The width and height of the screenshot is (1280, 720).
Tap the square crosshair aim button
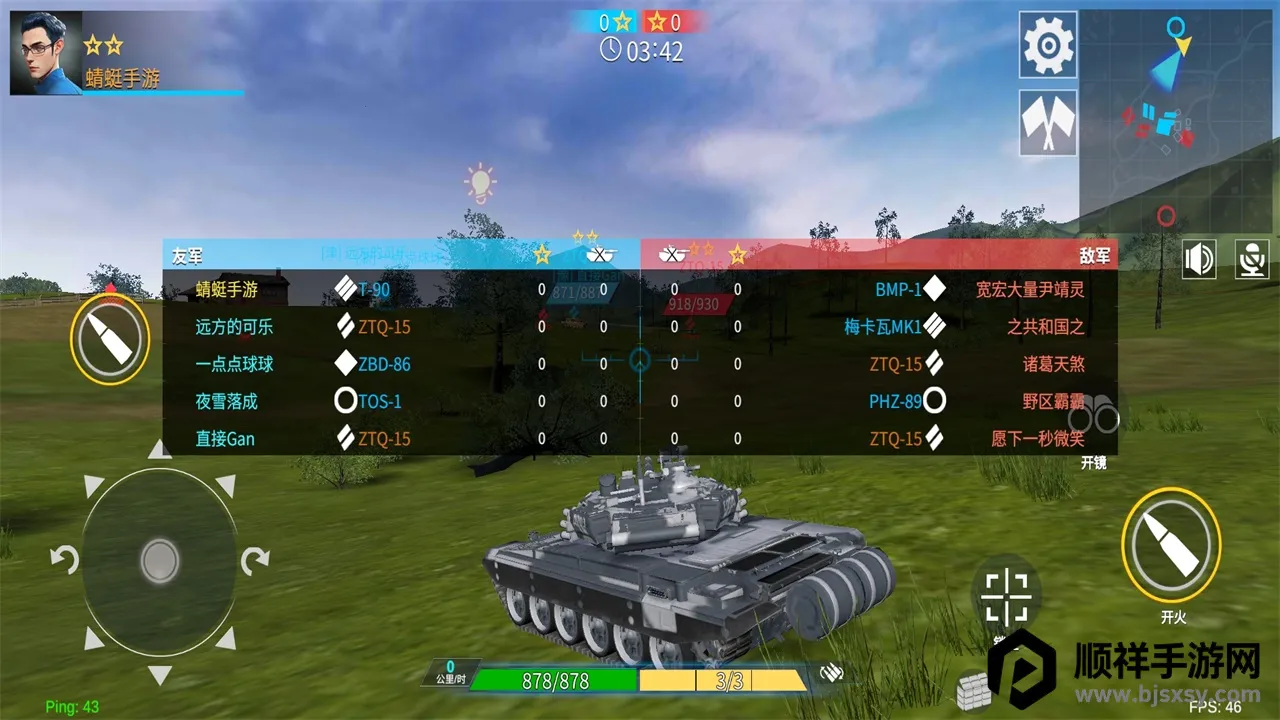(x=1005, y=595)
